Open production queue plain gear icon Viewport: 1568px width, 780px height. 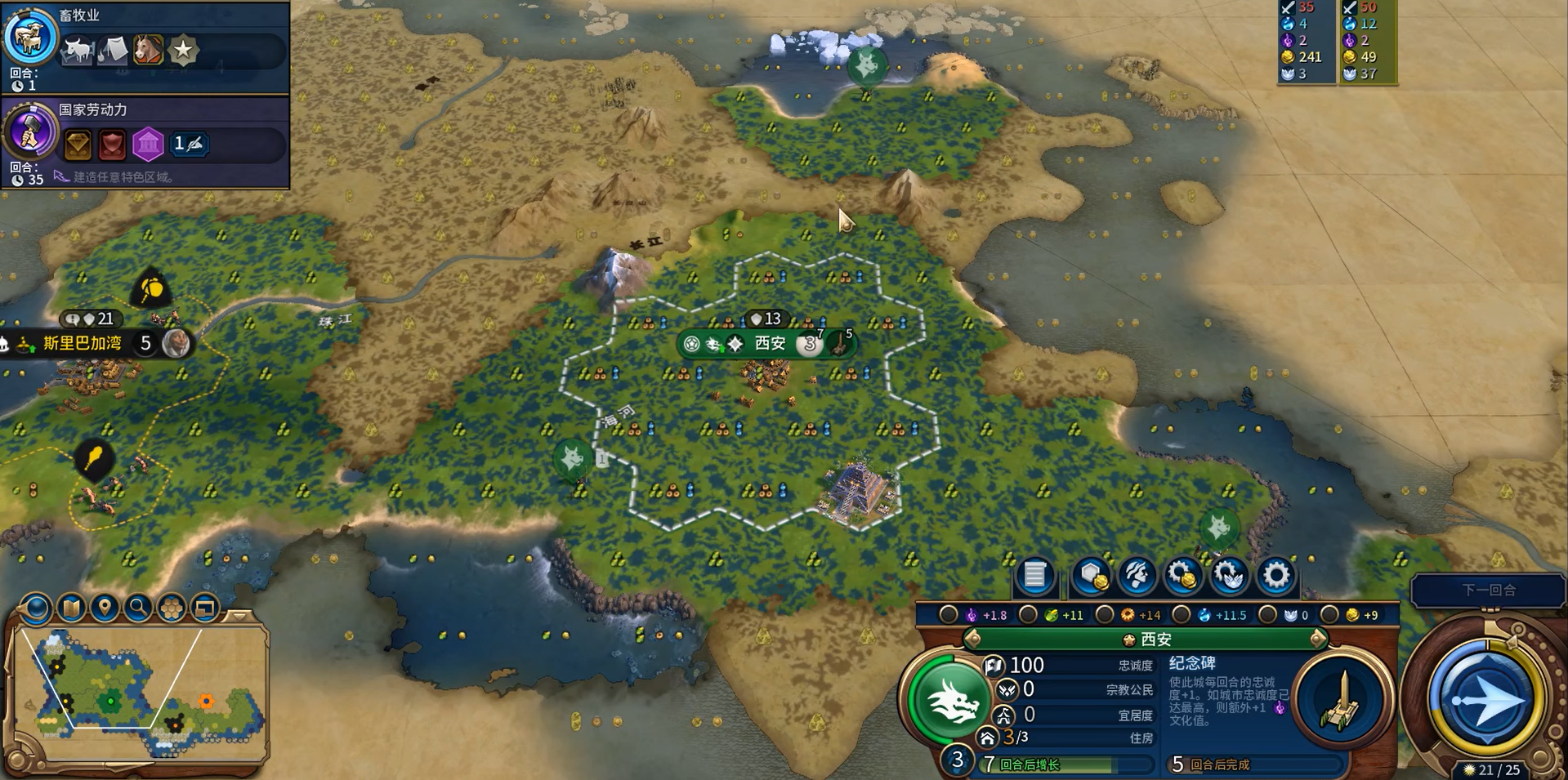pyautogui.click(x=1275, y=576)
